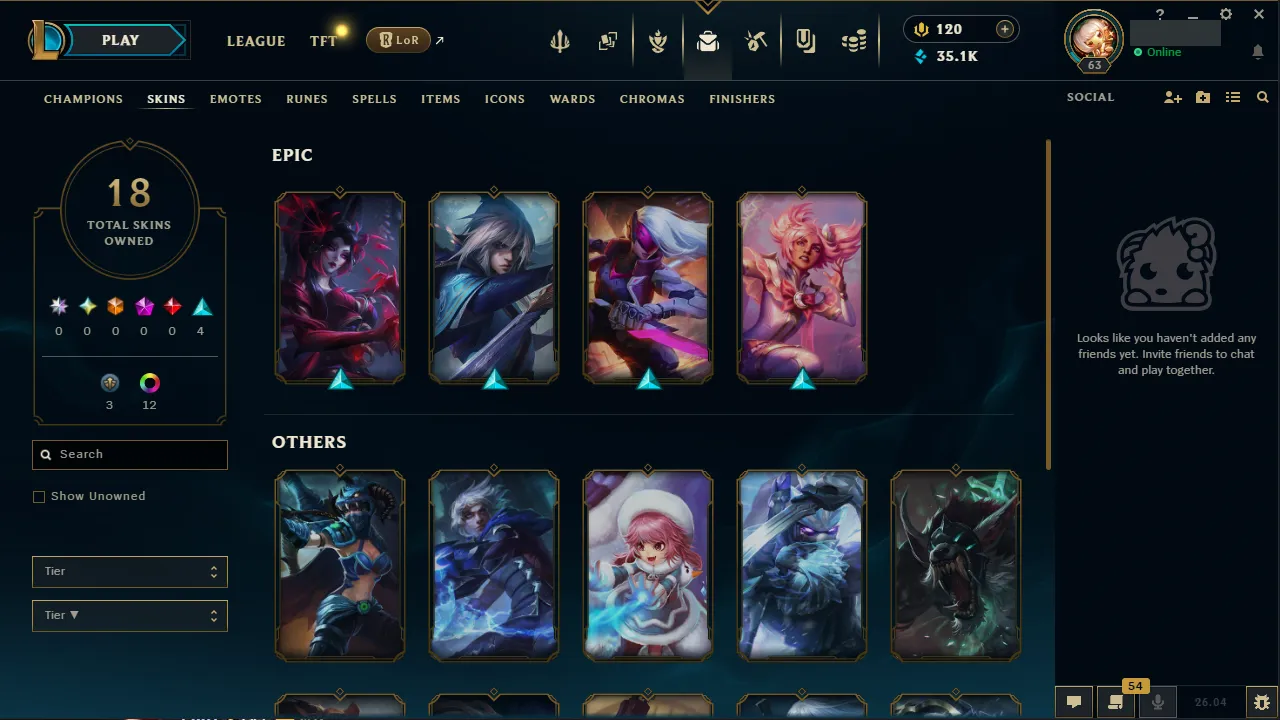The height and width of the screenshot is (720, 1280).
Task: Open the chat bubble icon near the bottom
Action: tap(1073, 701)
